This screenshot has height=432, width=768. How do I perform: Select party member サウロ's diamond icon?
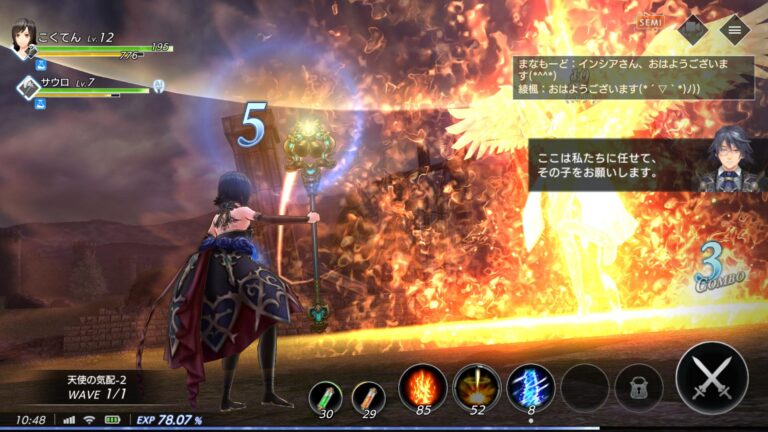coord(27,87)
